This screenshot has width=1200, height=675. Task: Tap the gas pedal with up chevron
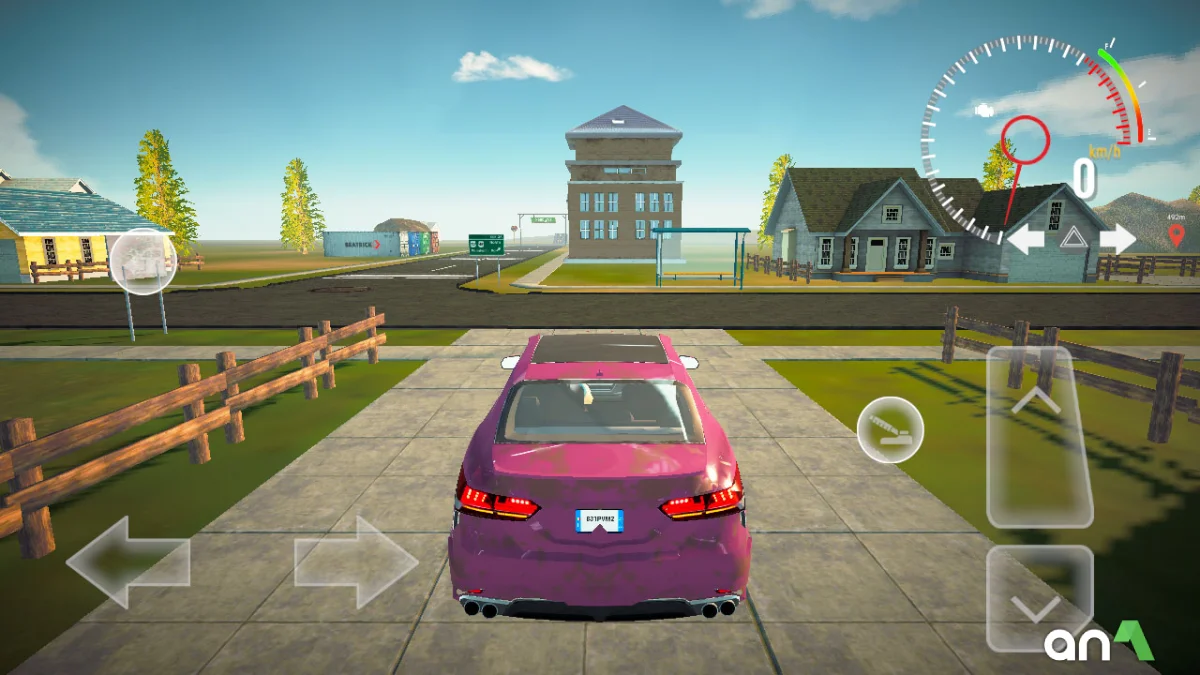tap(1038, 436)
